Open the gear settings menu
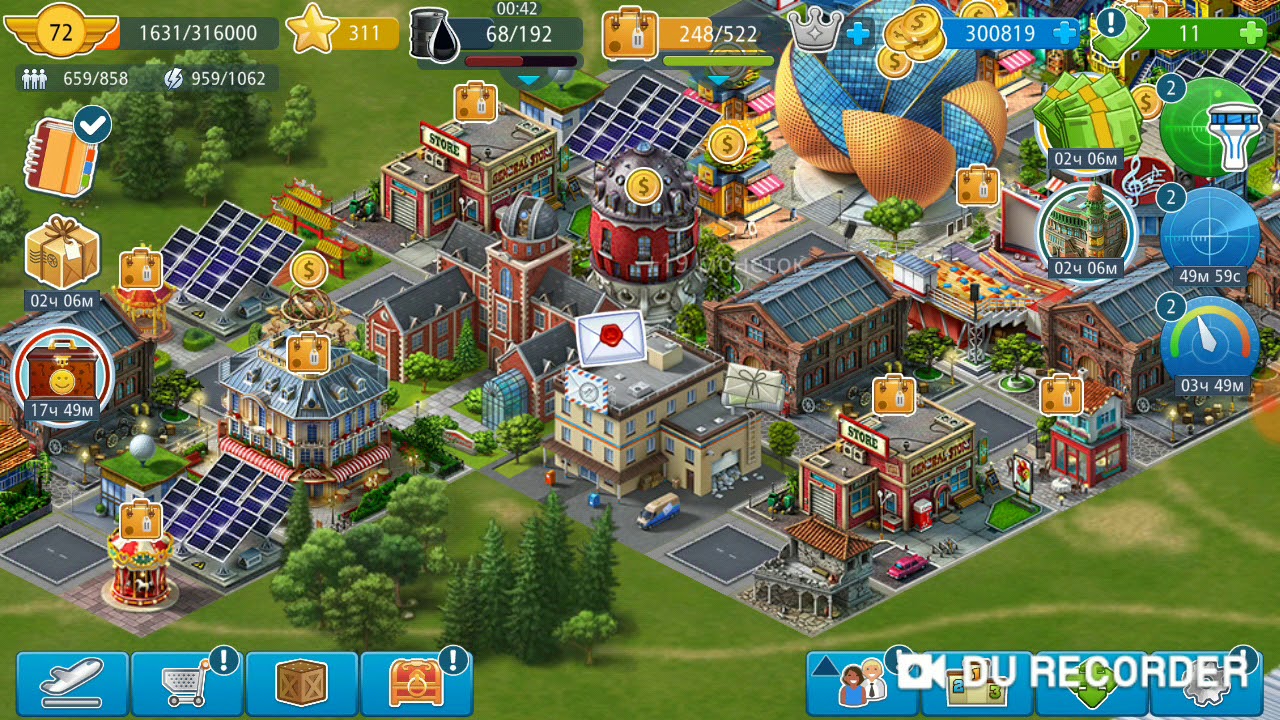This screenshot has height=720, width=1280. pos(1205,684)
